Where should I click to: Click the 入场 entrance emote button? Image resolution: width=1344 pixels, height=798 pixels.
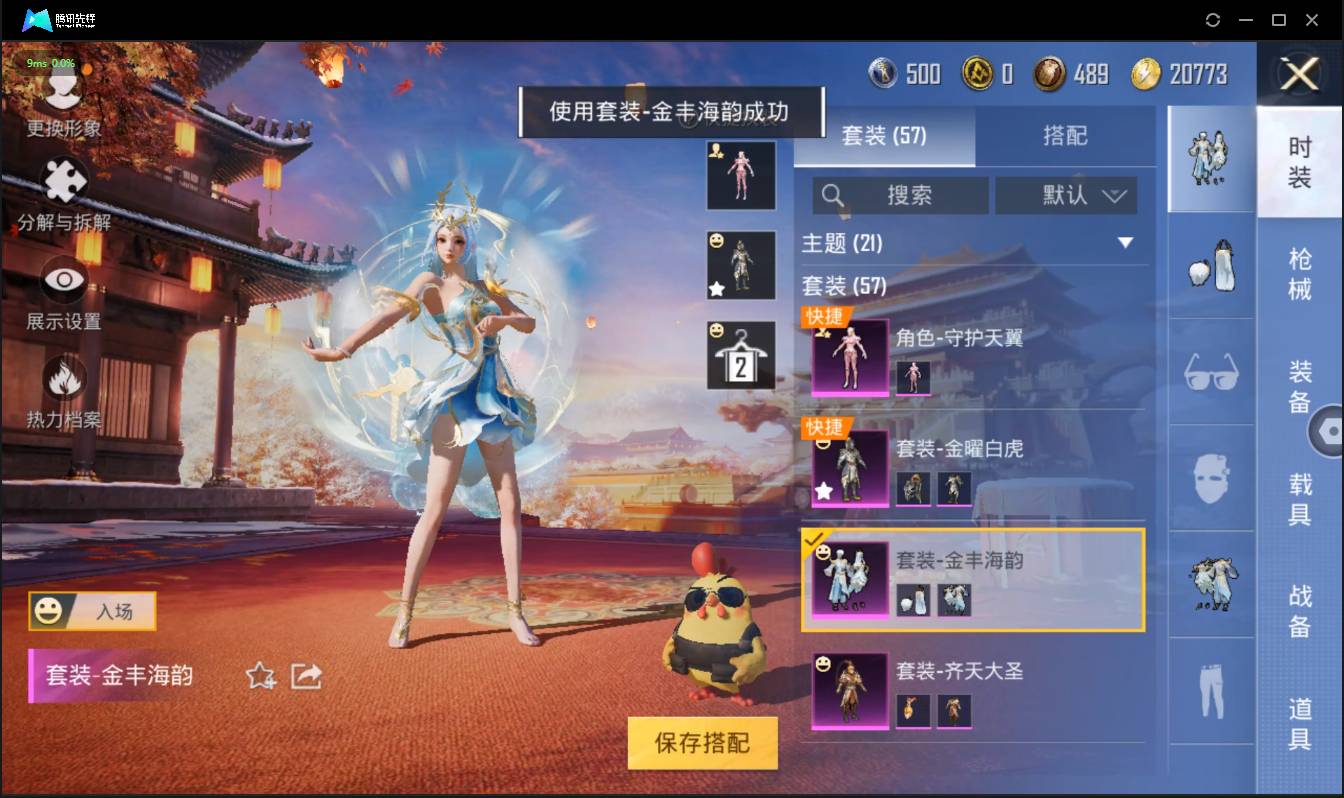91,613
